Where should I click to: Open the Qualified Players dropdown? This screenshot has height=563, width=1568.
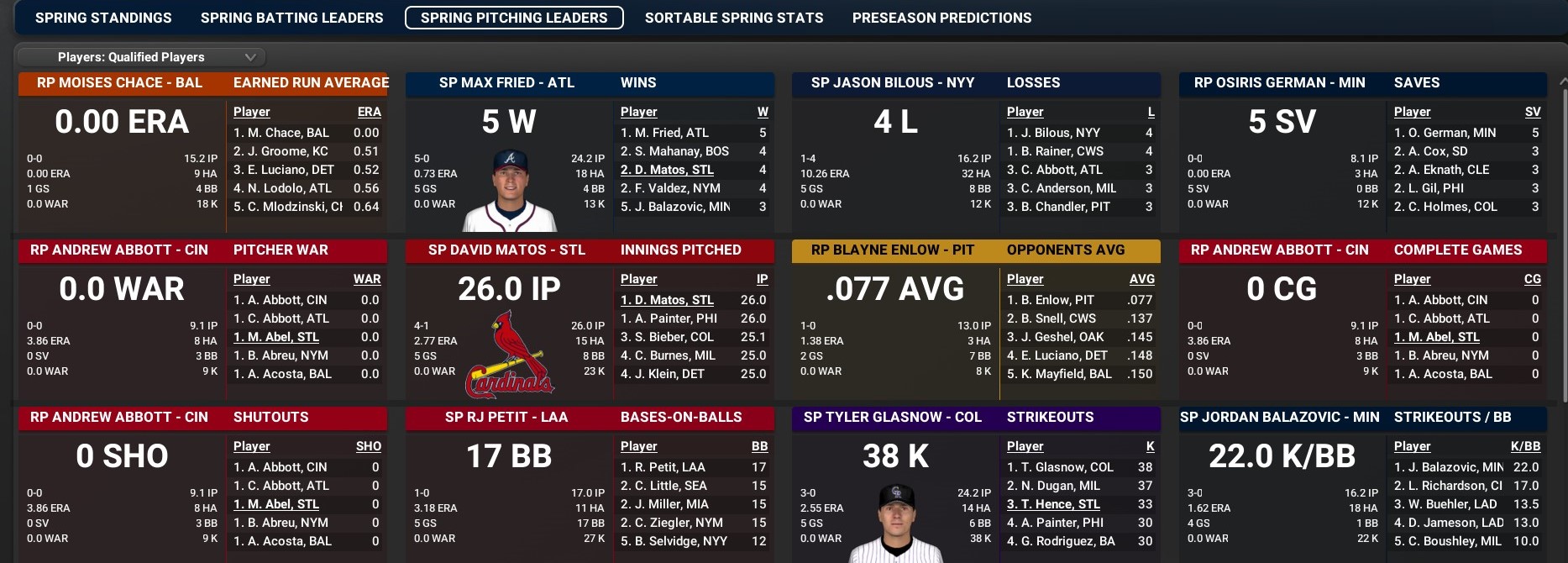[141, 57]
